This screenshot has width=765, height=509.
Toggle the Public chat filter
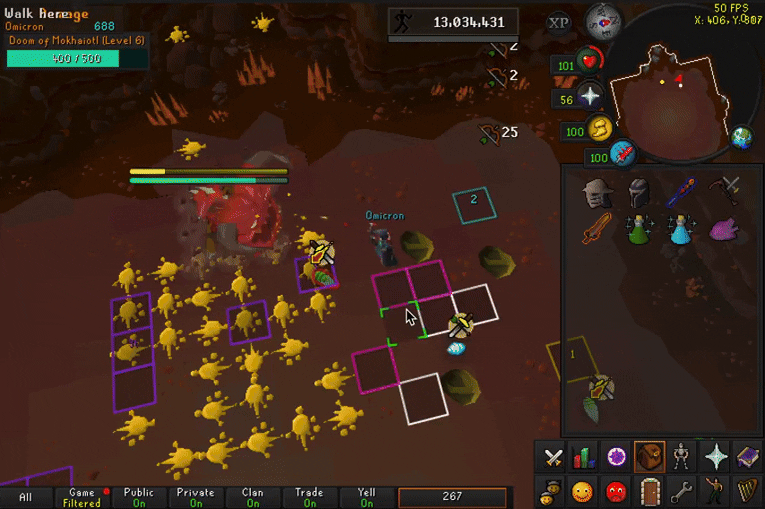coord(139,497)
